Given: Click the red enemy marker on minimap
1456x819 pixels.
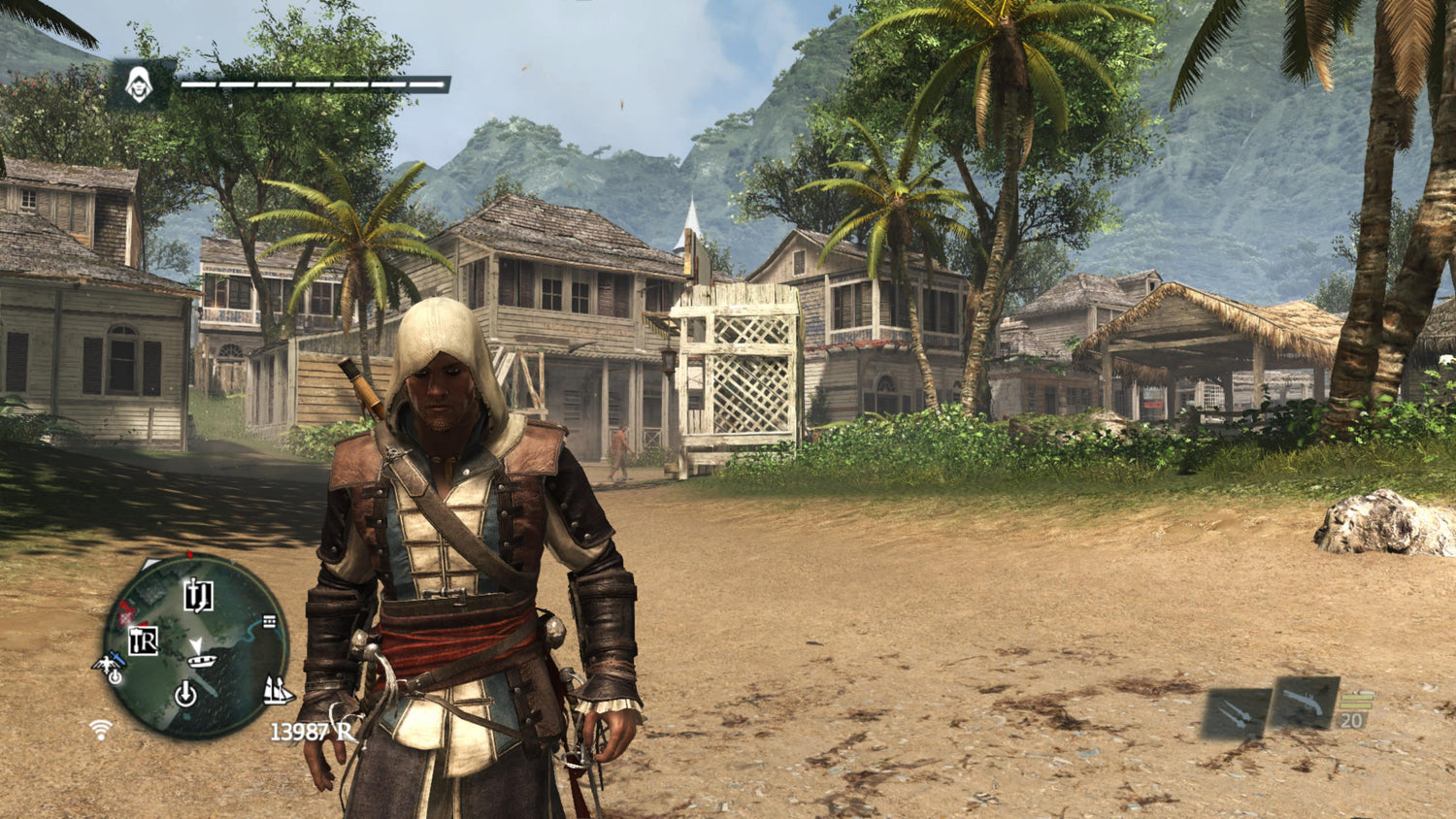Looking at the screenshot, I should (x=128, y=613).
